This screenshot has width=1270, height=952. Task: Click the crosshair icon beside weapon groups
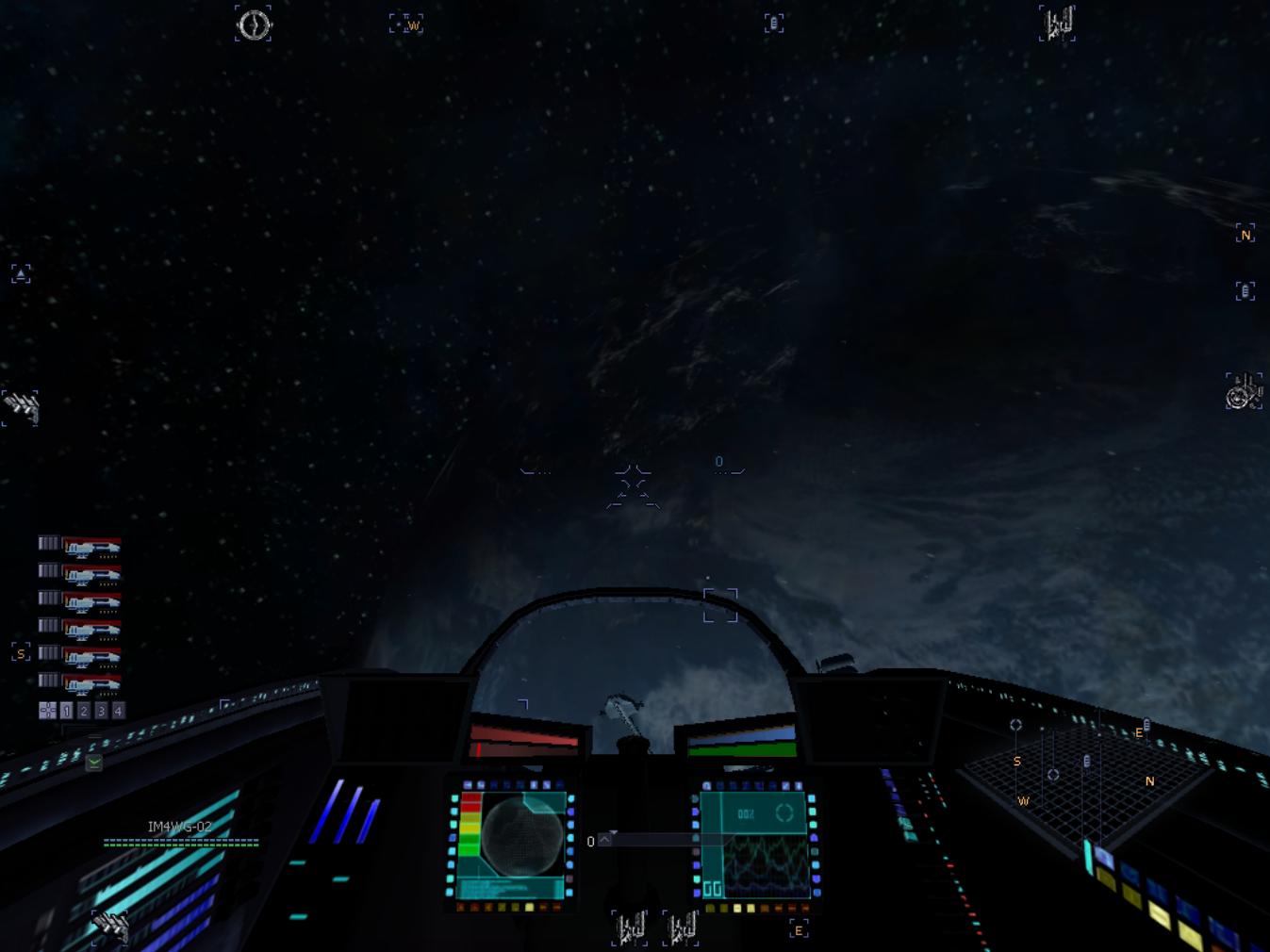pos(47,711)
